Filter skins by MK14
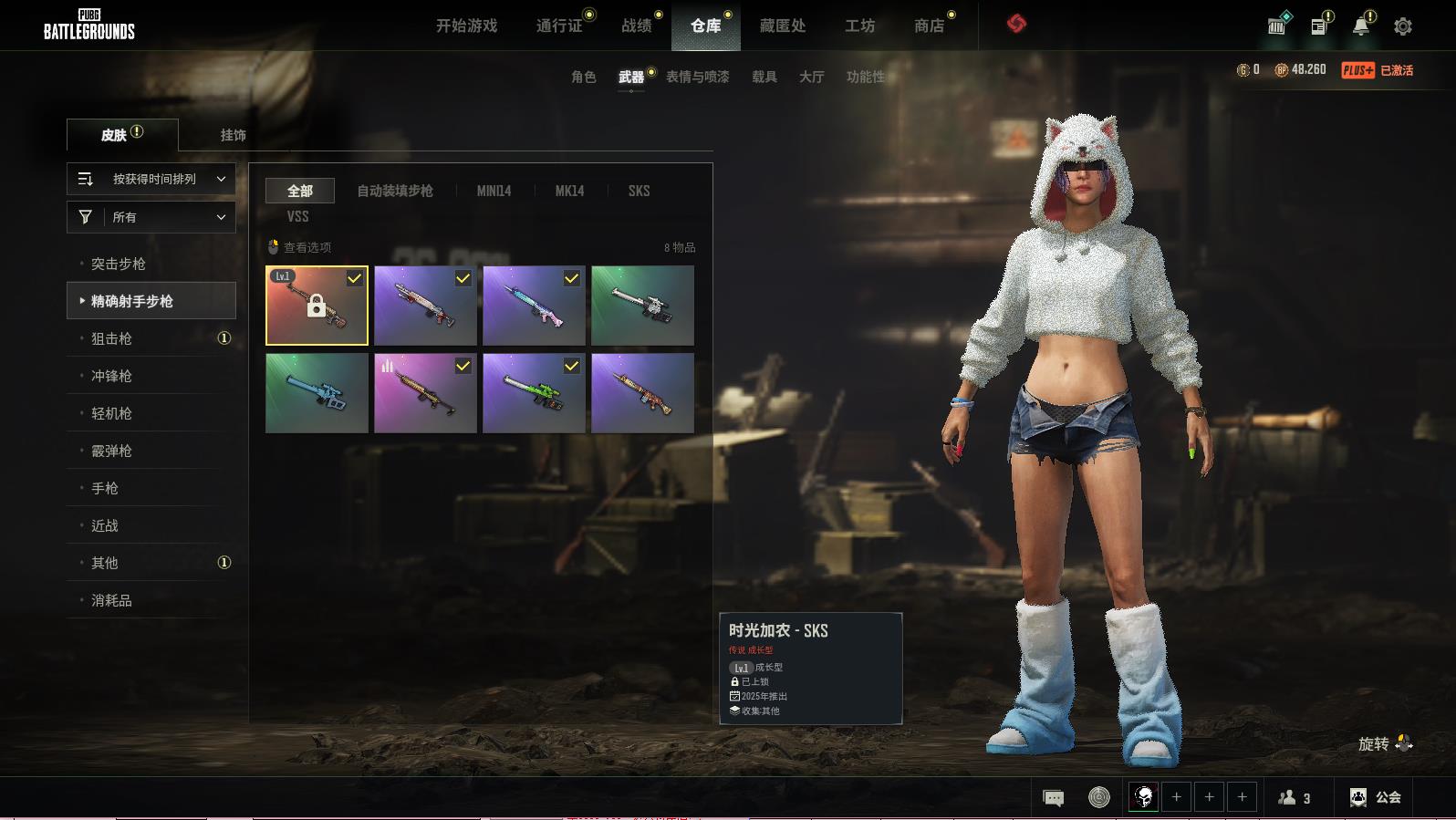Image resolution: width=1456 pixels, height=820 pixels. point(569,191)
